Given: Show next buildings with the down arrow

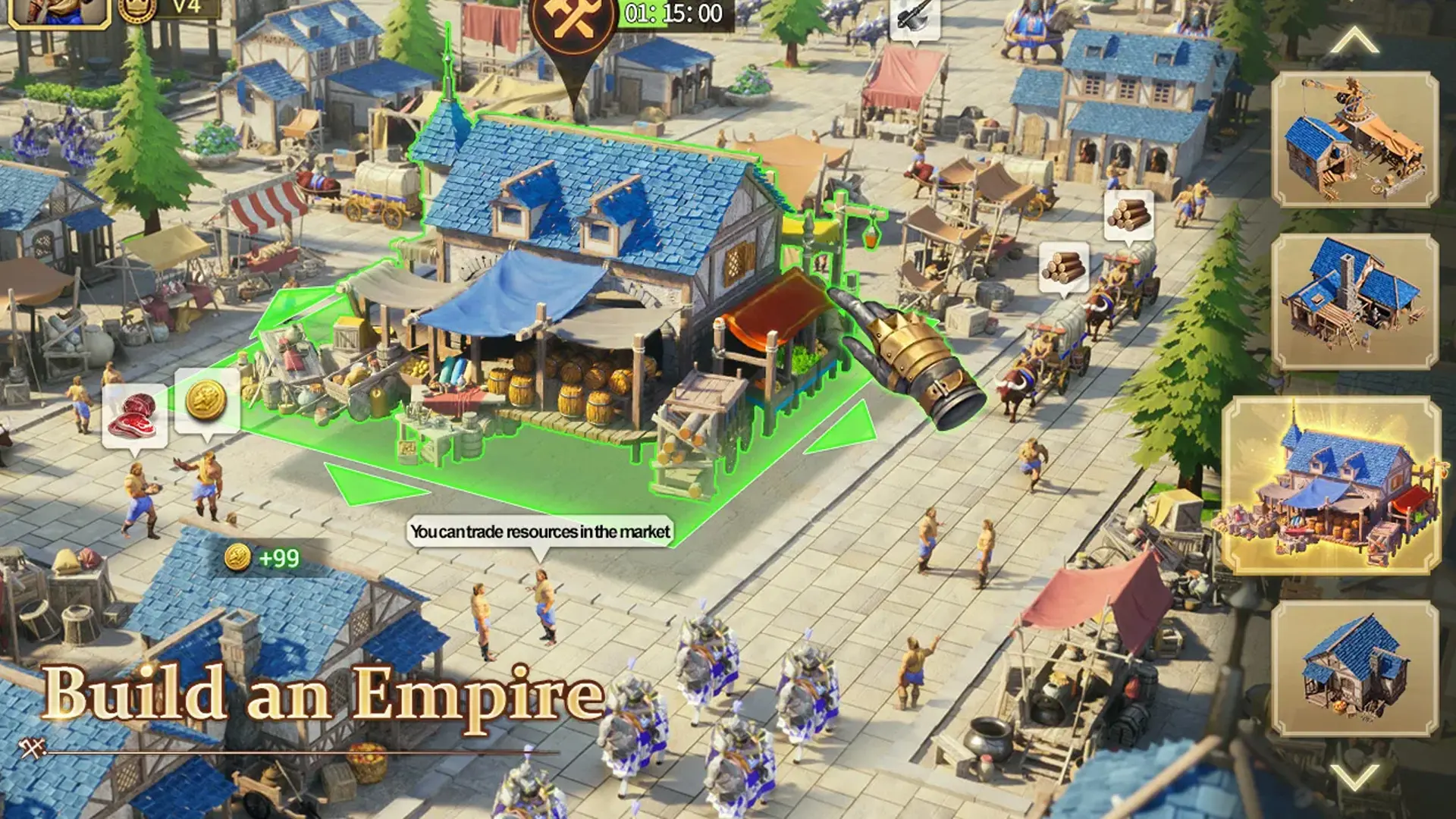Looking at the screenshot, I should point(1354,776).
